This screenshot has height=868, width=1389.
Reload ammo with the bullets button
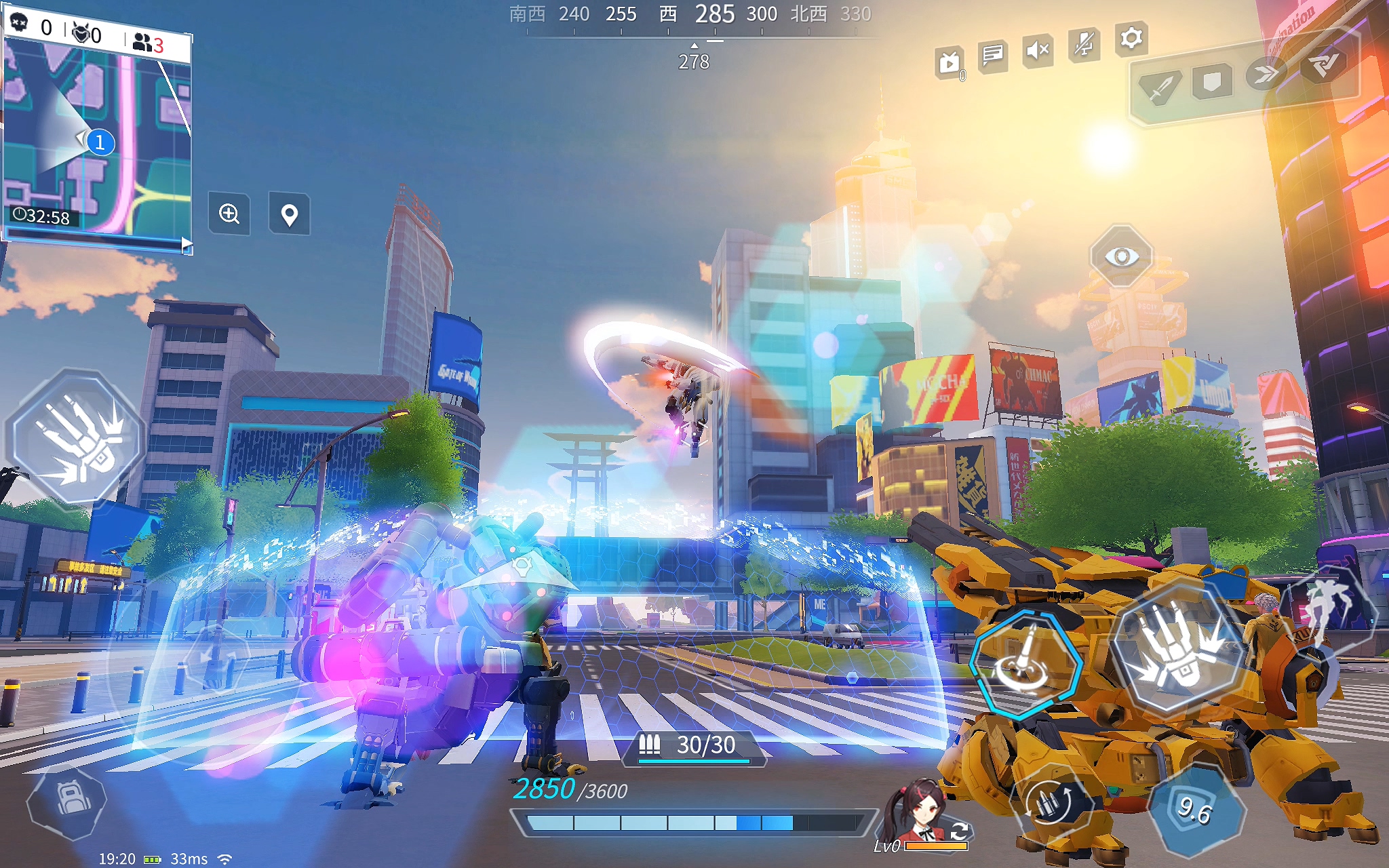[1051, 804]
